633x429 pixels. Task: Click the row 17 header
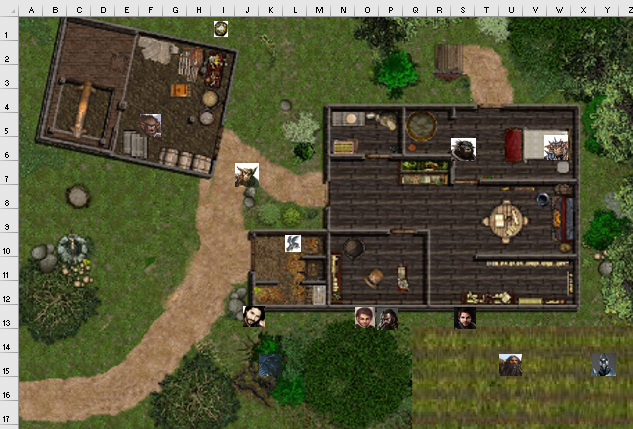pyautogui.click(x=9, y=418)
